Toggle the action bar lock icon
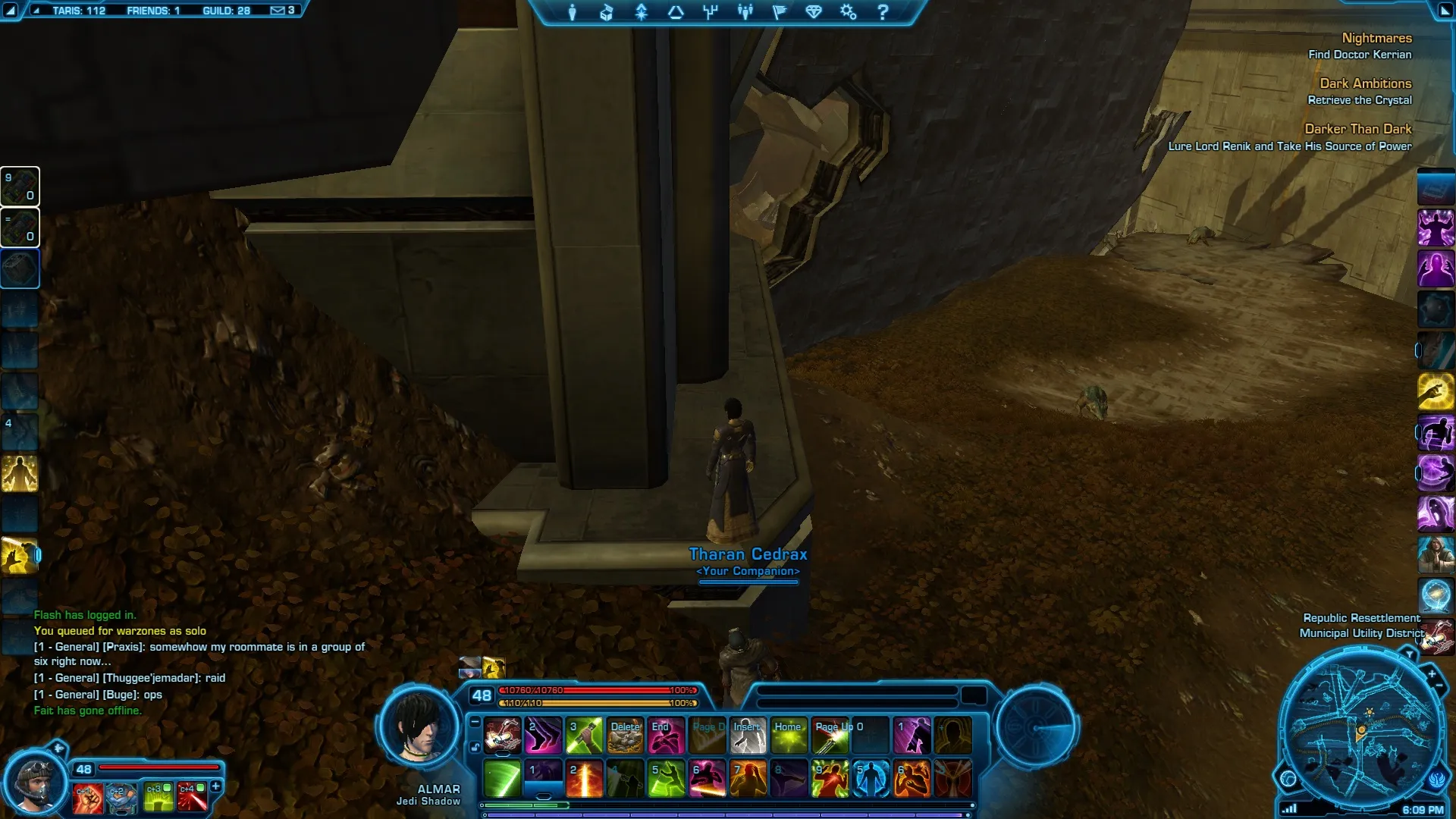Viewport: 1456px width, 819px height. coord(475,747)
